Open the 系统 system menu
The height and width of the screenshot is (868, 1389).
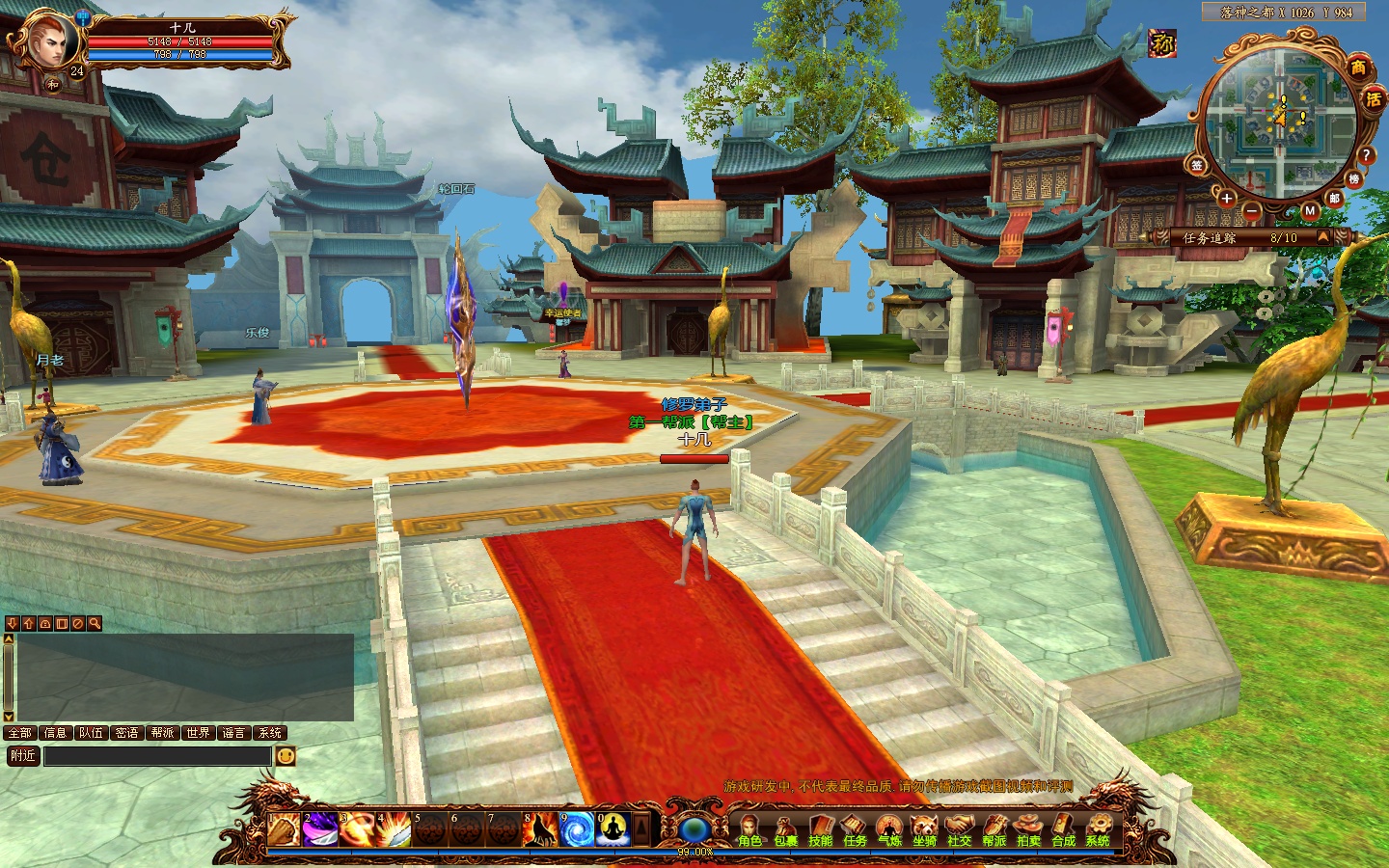pyautogui.click(x=1098, y=829)
